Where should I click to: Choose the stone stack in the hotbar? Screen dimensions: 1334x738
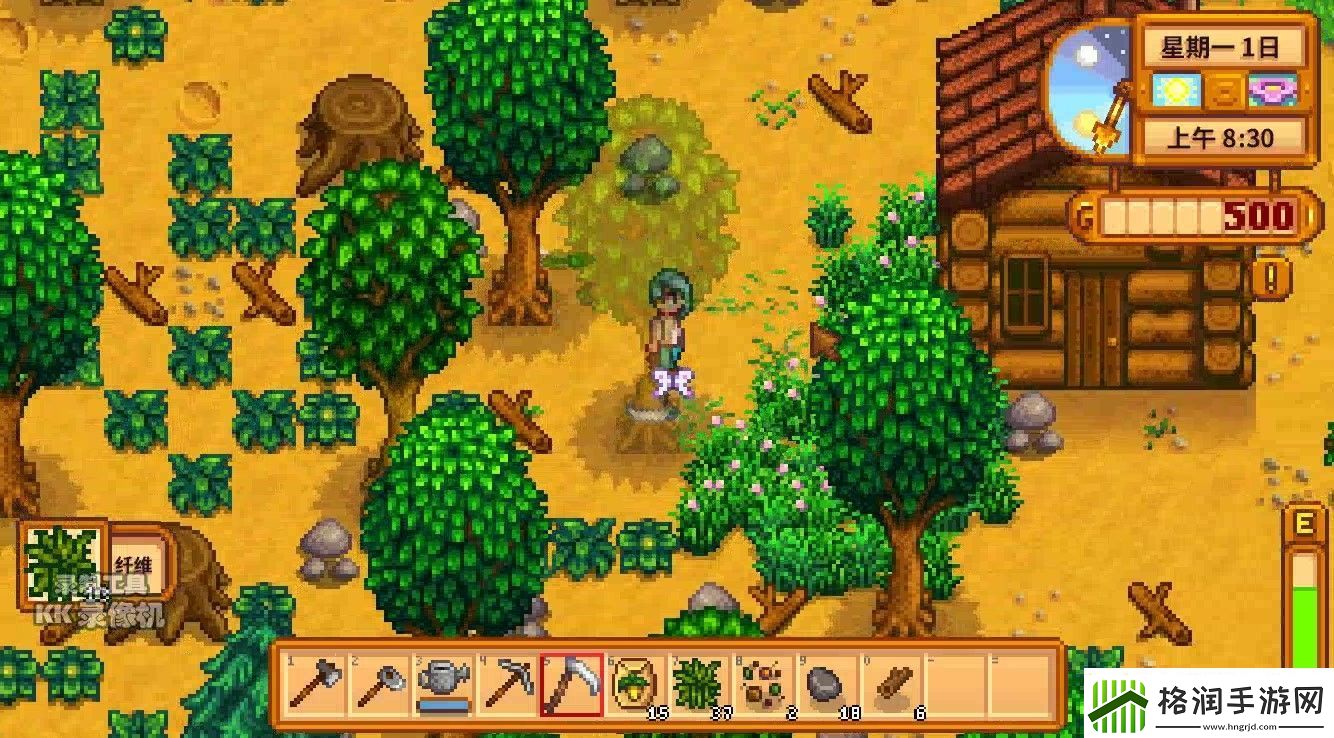click(x=828, y=685)
